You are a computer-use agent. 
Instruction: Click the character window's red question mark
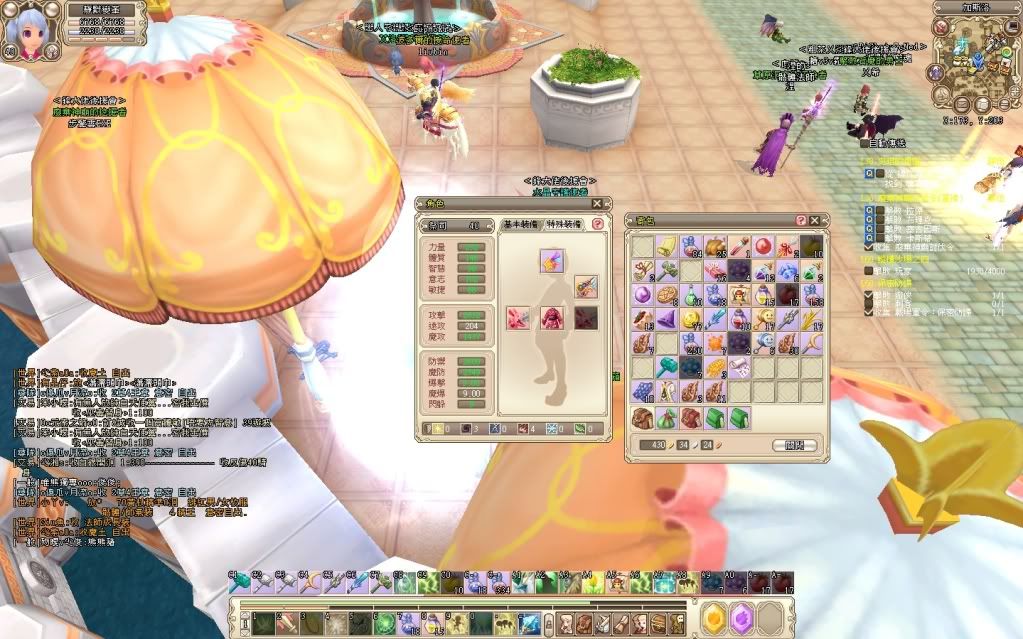598,225
